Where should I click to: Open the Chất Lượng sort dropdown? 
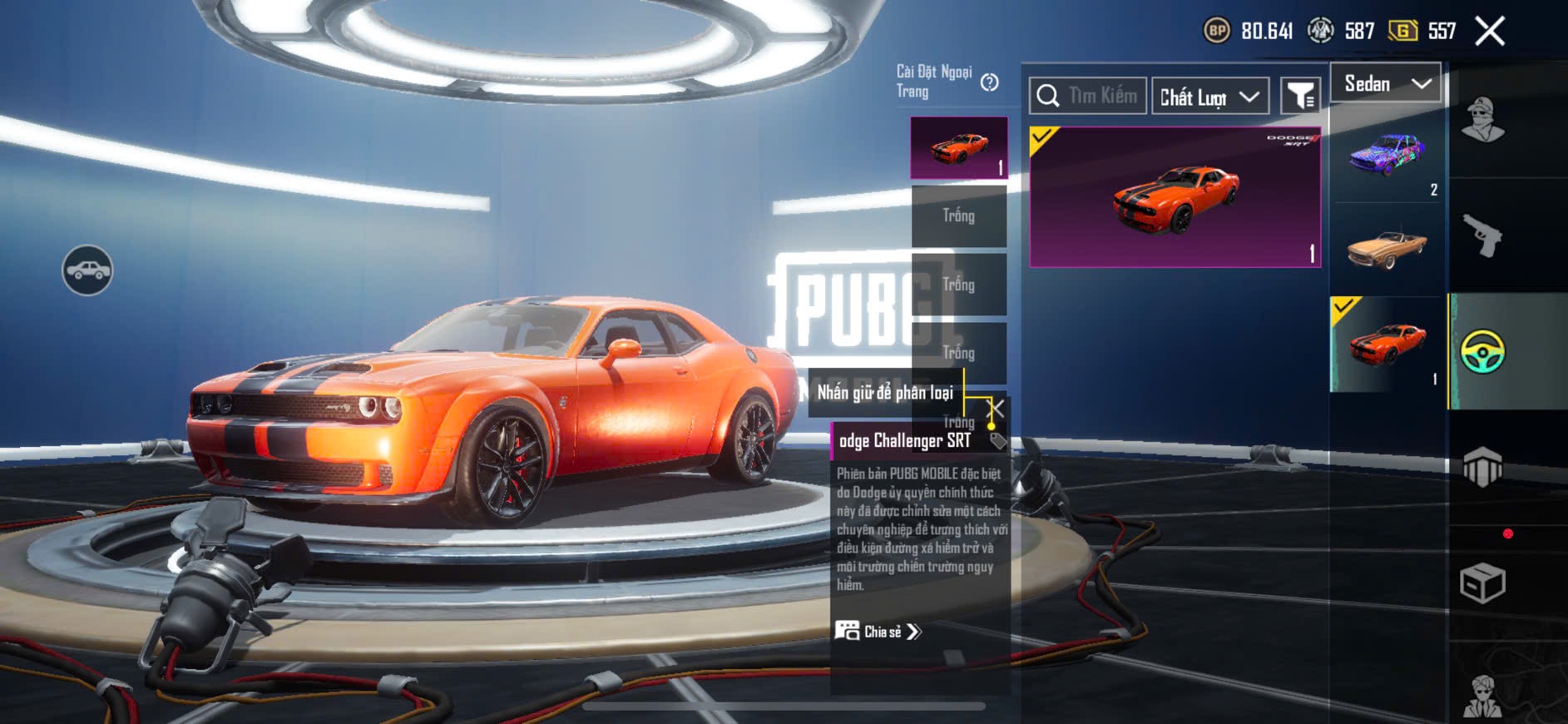(x=1209, y=97)
